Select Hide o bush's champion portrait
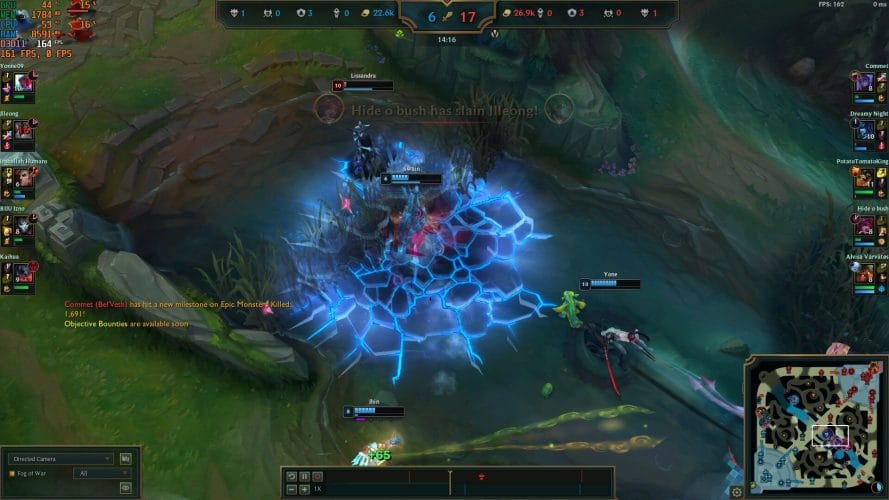The image size is (889, 500). point(864,225)
